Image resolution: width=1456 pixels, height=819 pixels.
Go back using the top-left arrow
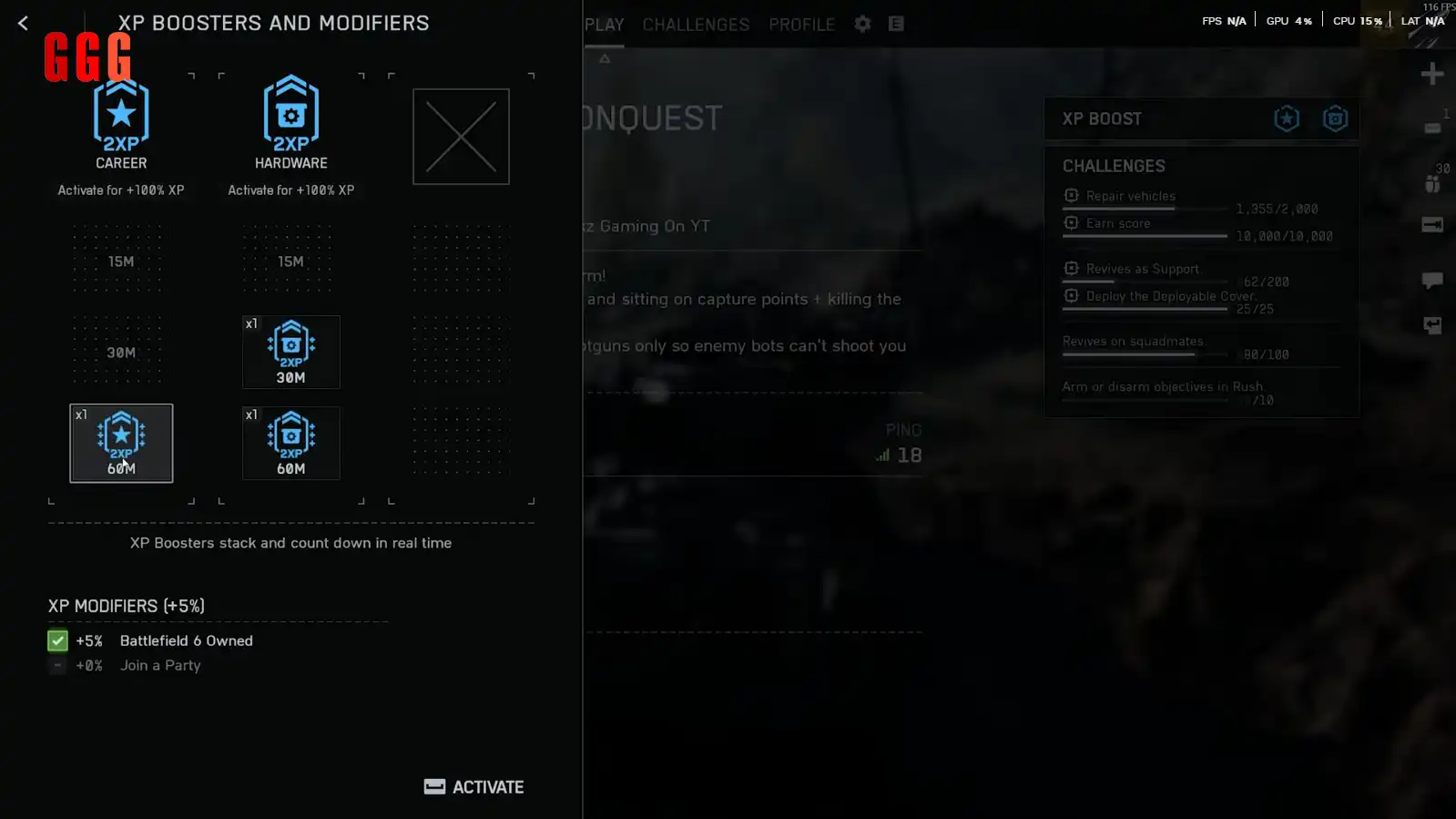(23, 24)
